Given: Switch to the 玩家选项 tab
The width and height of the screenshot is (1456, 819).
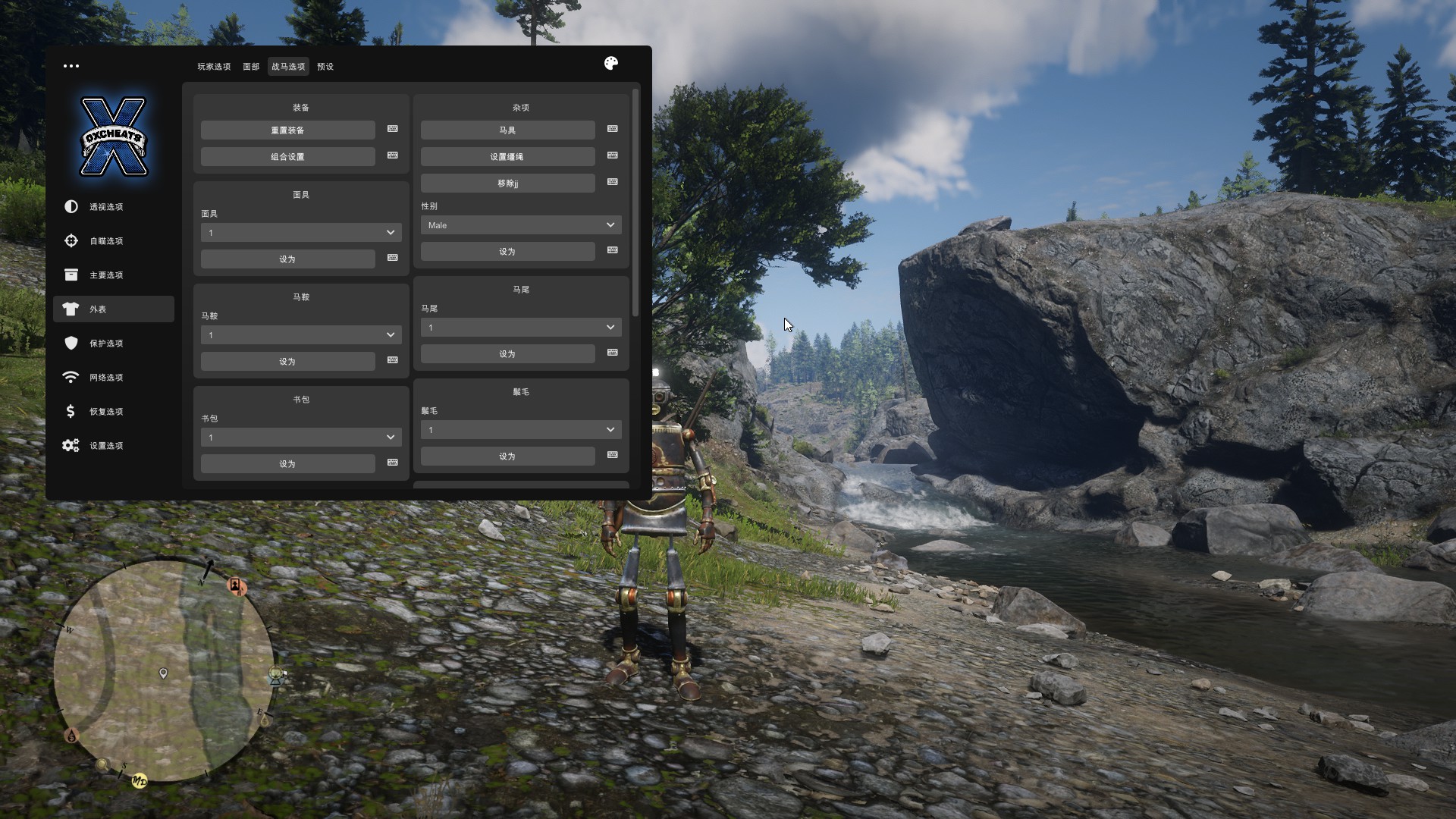Looking at the screenshot, I should point(214,67).
